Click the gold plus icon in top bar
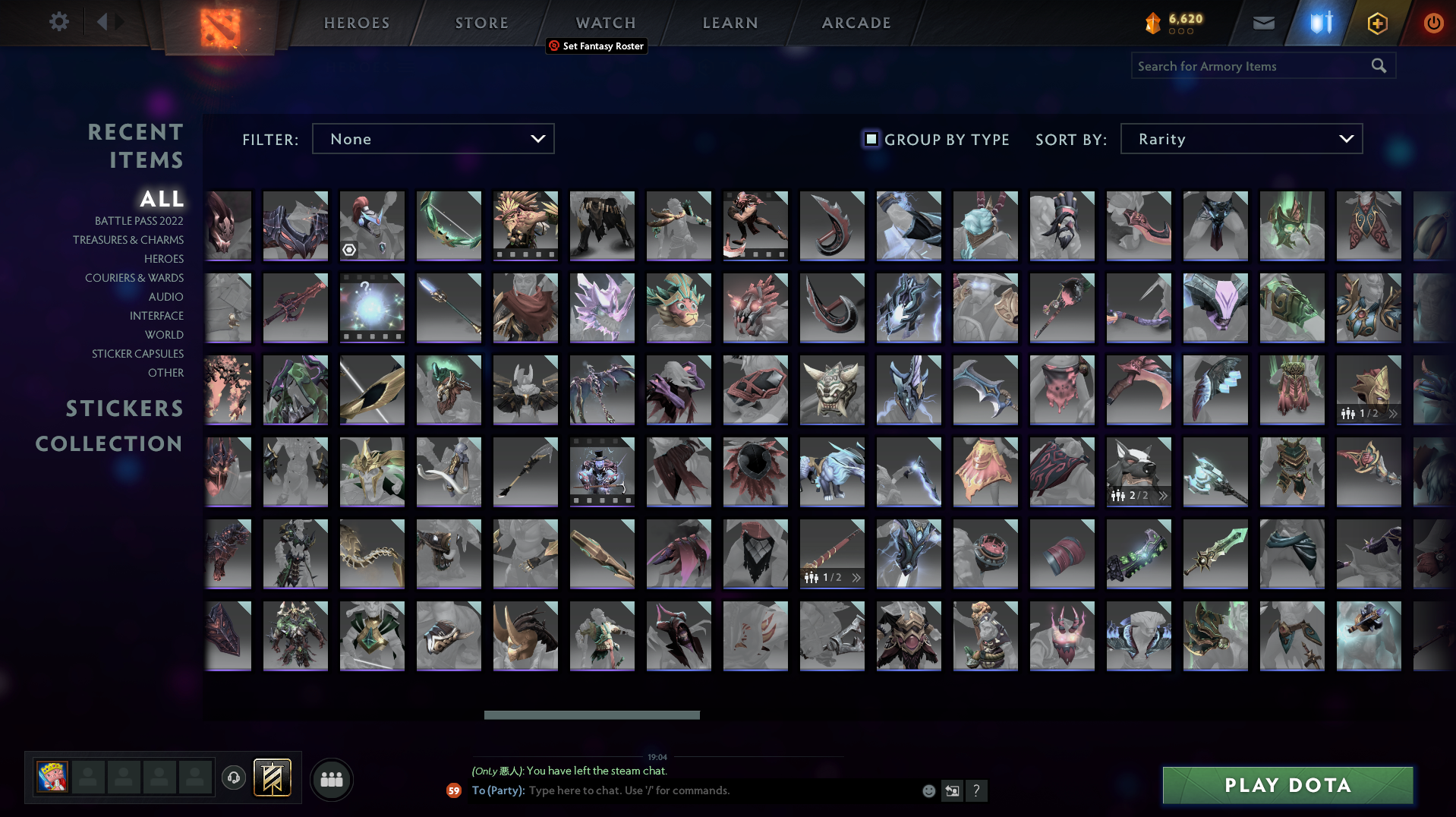 (1376, 22)
